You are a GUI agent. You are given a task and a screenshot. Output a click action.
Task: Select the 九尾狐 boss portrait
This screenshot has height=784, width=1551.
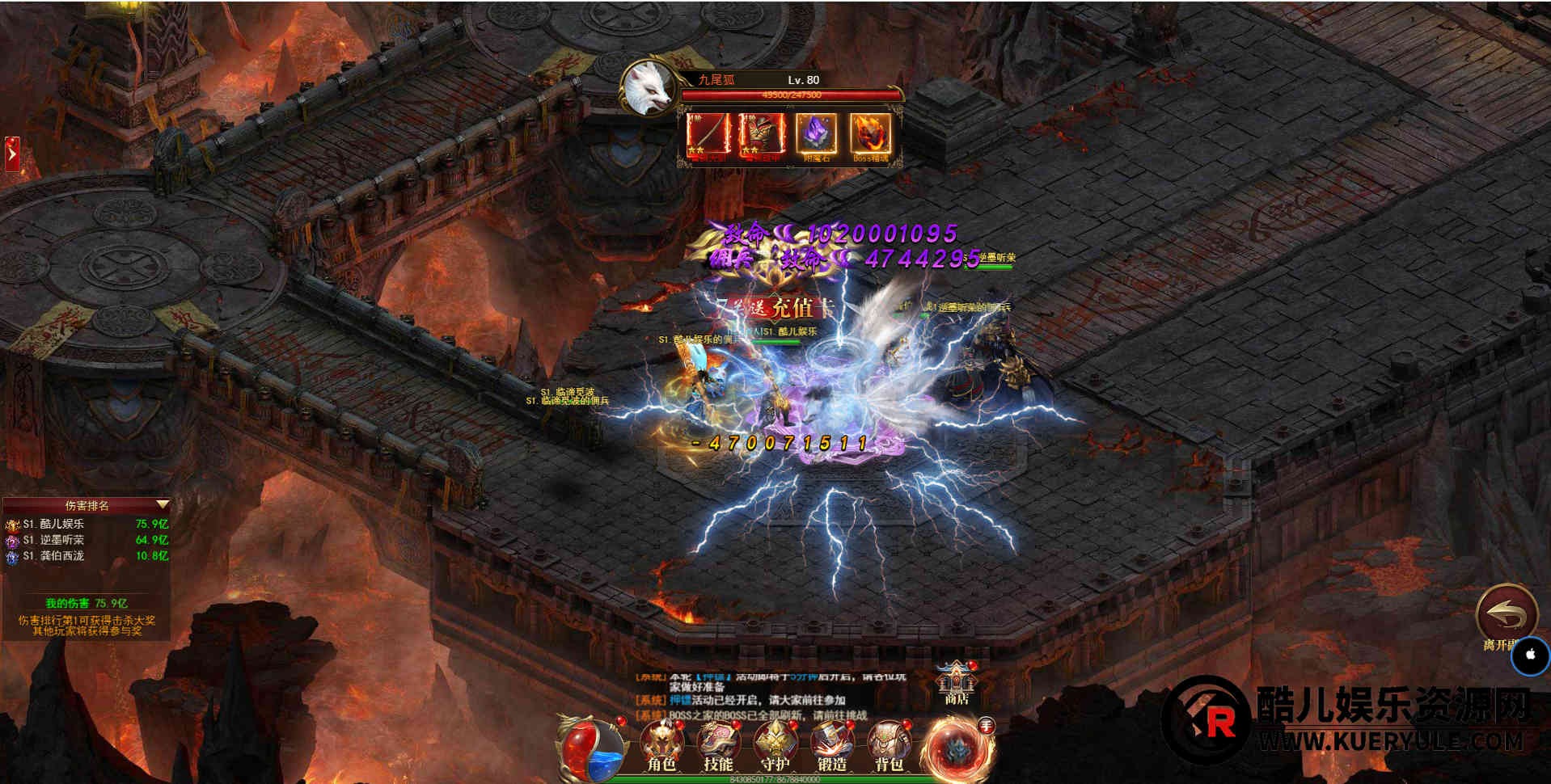pos(649,88)
